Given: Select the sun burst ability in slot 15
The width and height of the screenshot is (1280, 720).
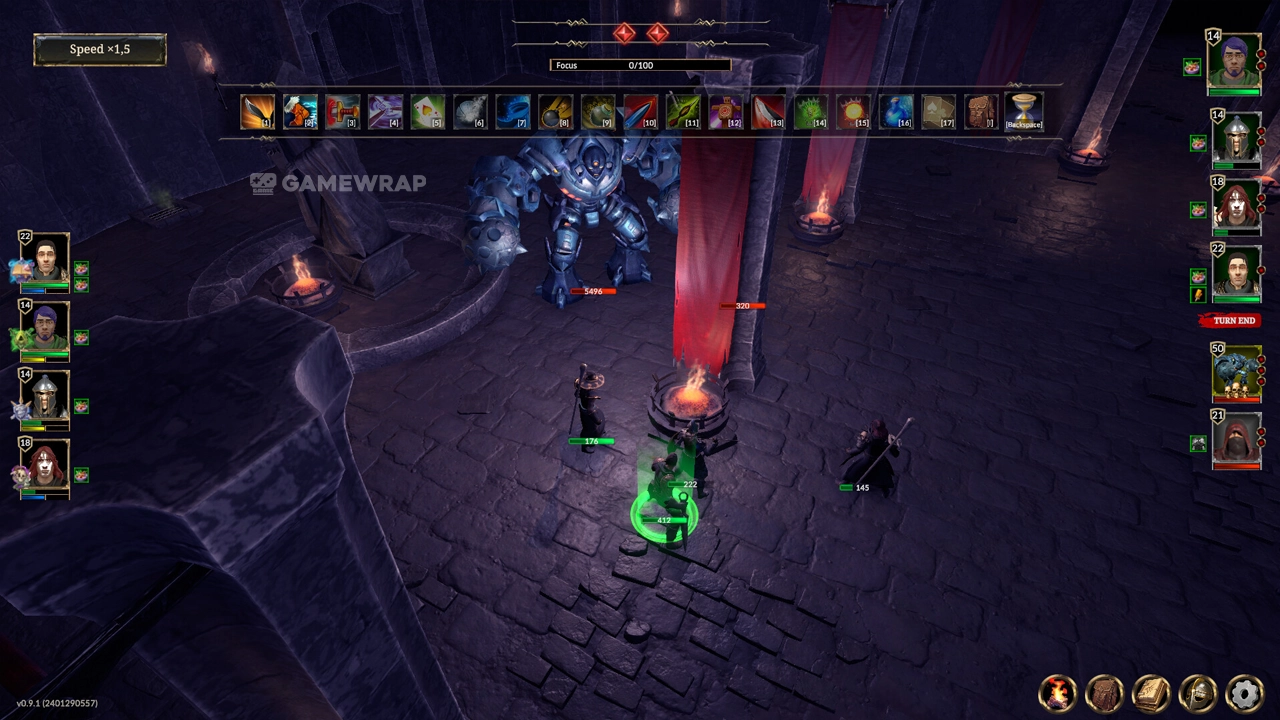Looking at the screenshot, I should click(x=853, y=111).
